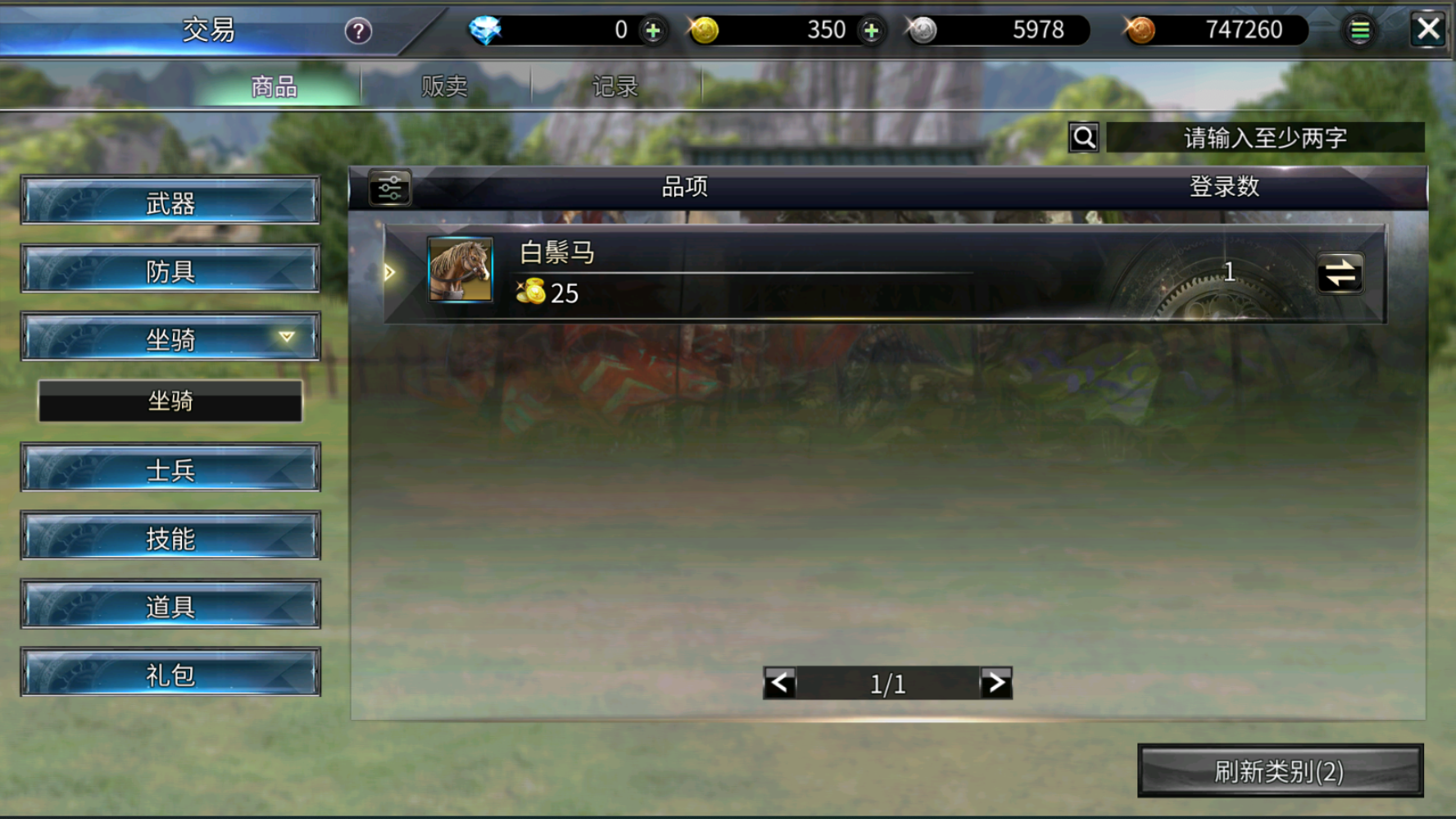Choose the 武器 category
This screenshot has height=819, width=1456.
pos(170,201)
